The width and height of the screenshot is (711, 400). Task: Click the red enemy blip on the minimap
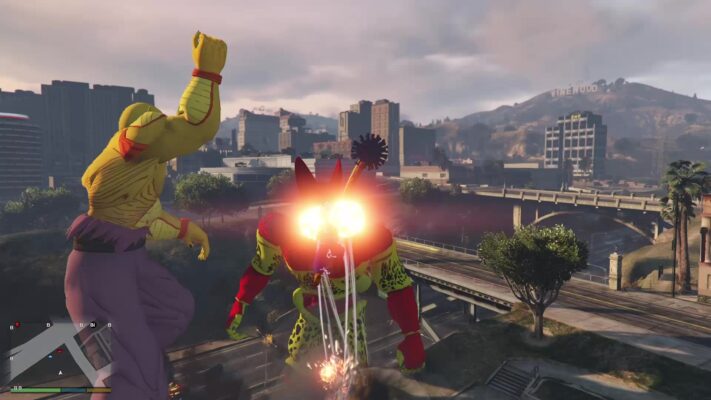[59, 351]
